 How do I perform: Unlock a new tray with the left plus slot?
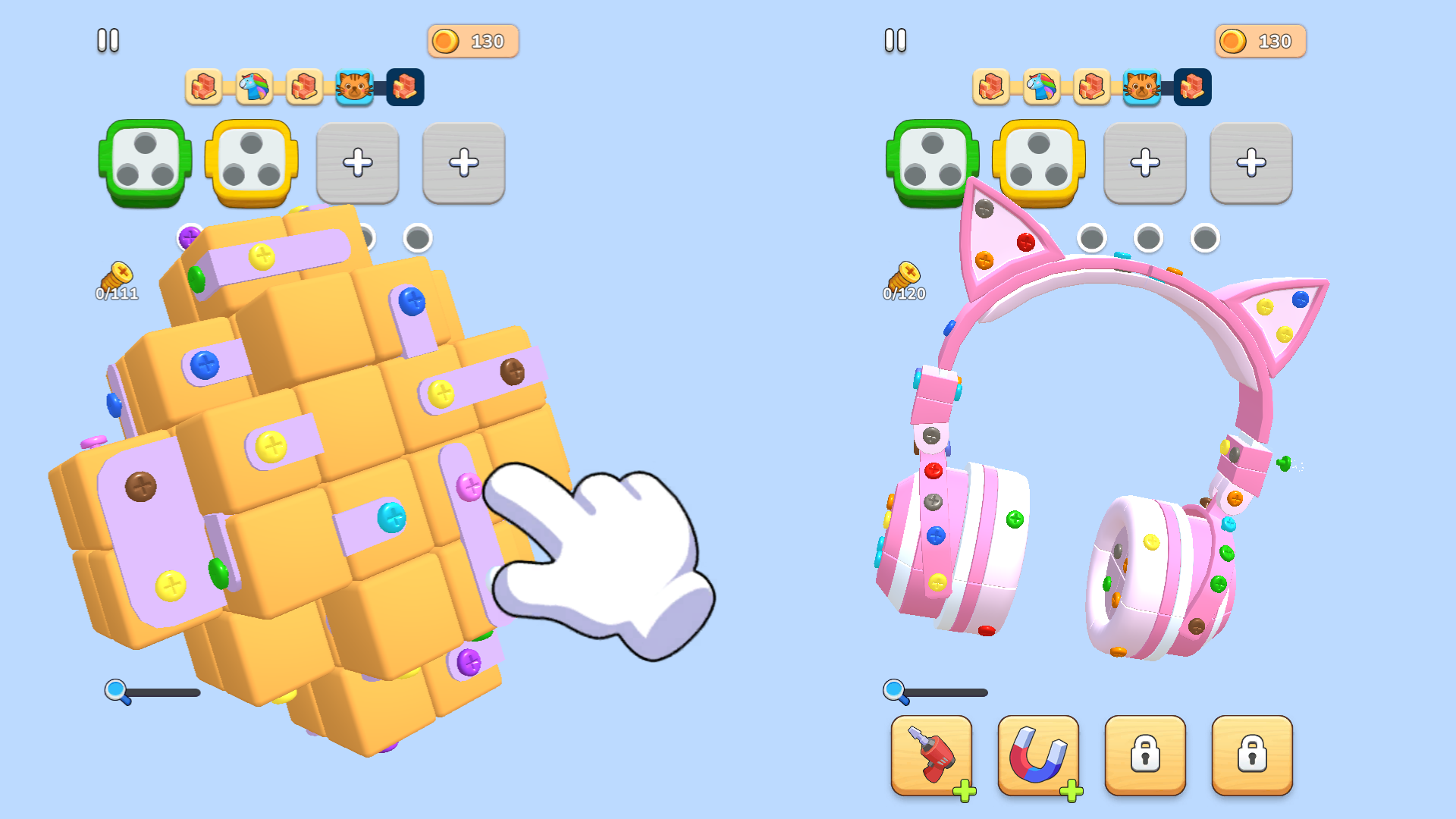pyautogui.click(x=357, y=162)
